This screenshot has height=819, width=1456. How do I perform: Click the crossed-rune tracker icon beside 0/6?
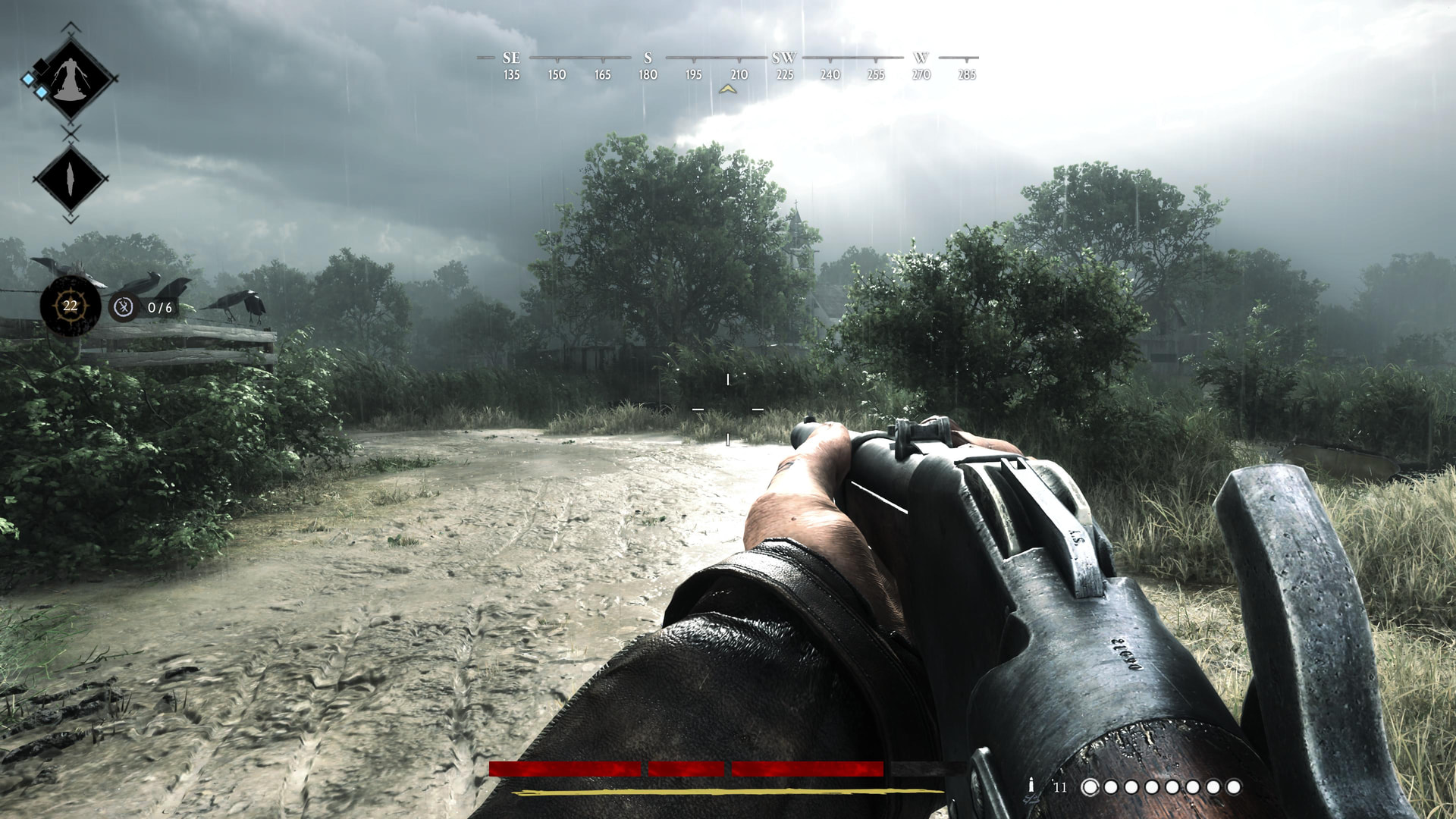[x=123, y=307]
